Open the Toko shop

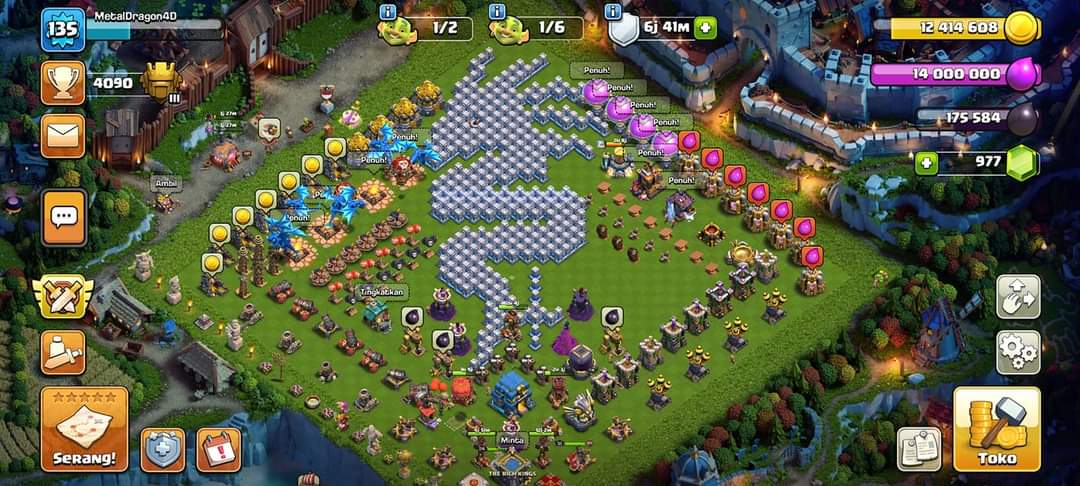click(x=989, y=428)
